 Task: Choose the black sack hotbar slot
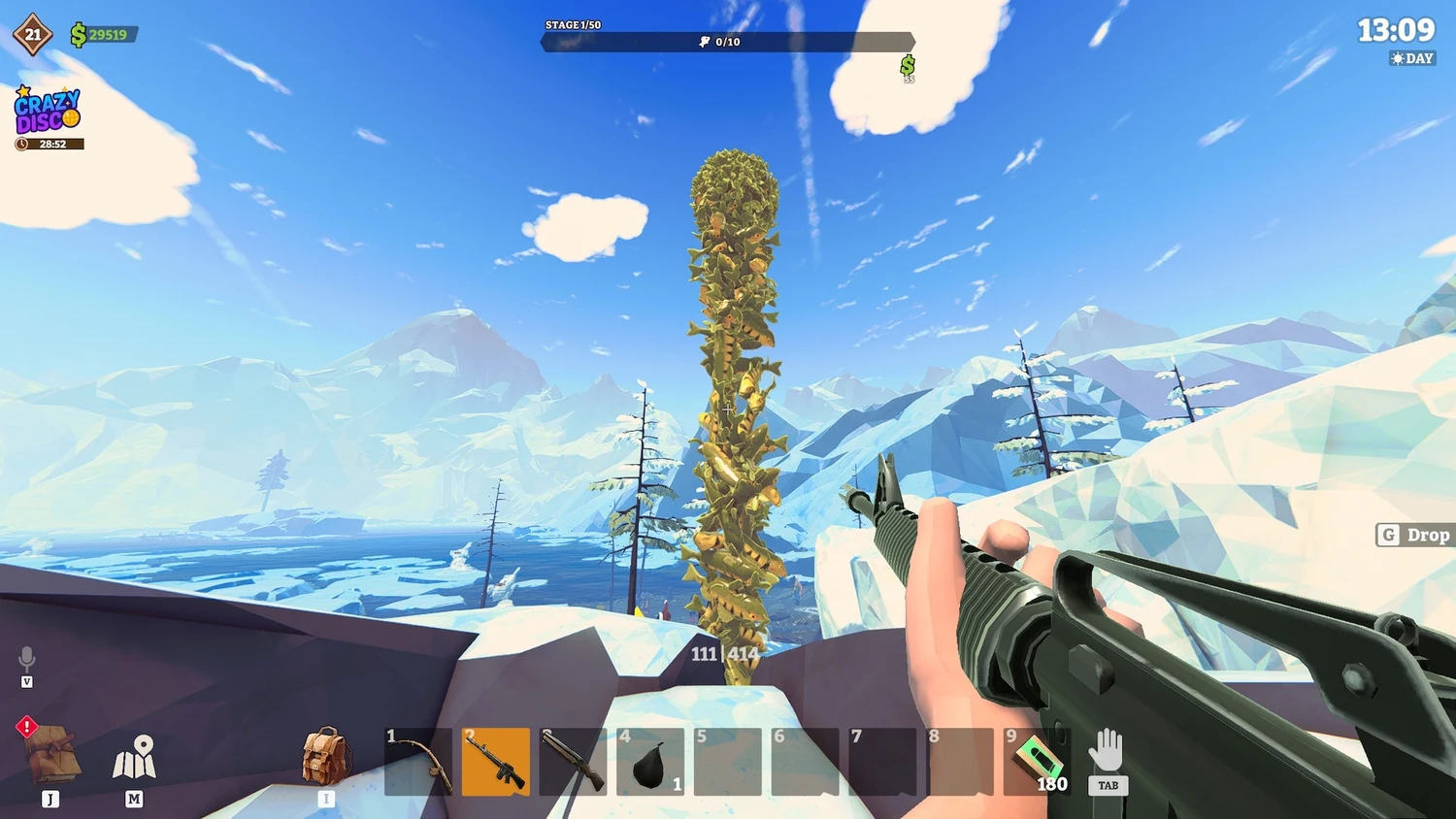pyautogui.click(x=650, y=762)
